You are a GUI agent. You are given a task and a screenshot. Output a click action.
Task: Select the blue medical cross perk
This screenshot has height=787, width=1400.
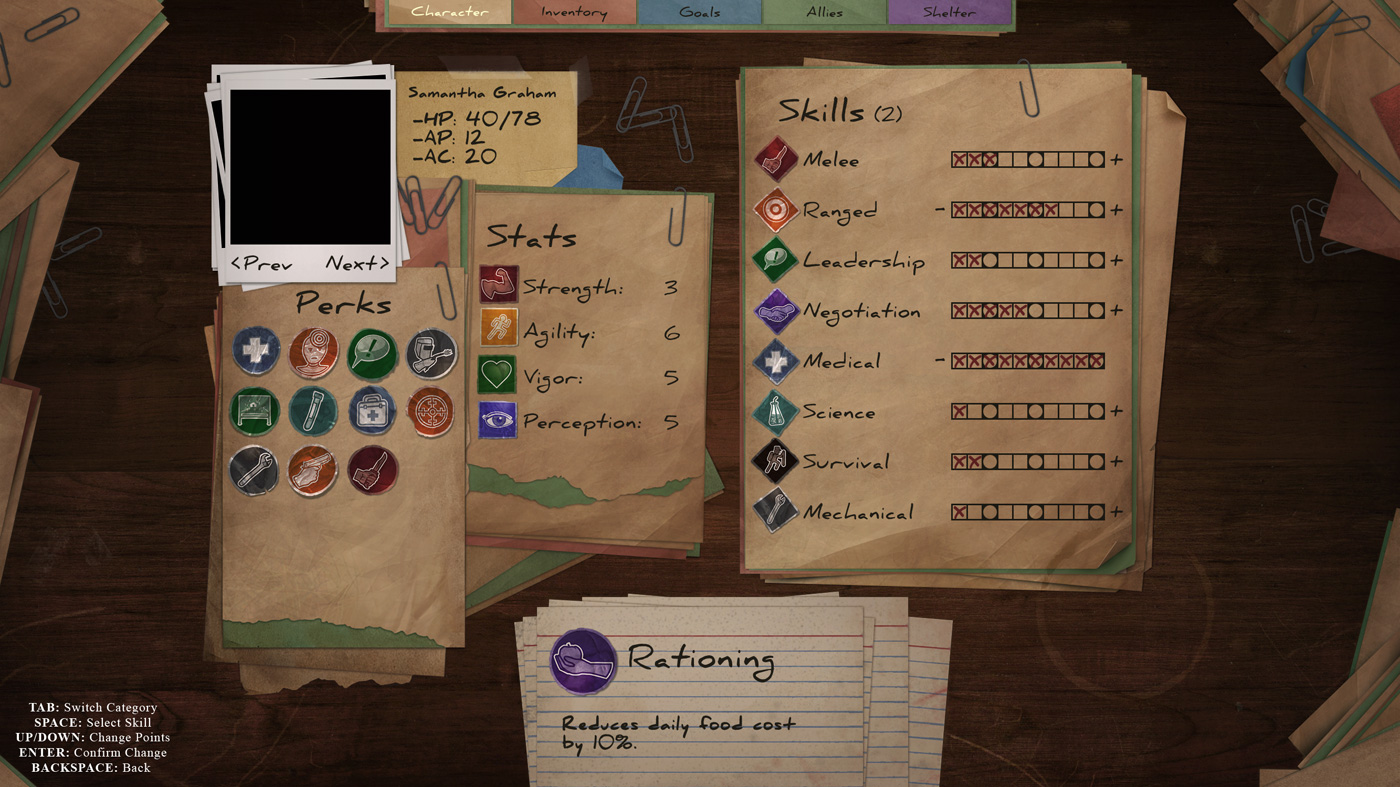pyautogui.click(x=255, y=352)
